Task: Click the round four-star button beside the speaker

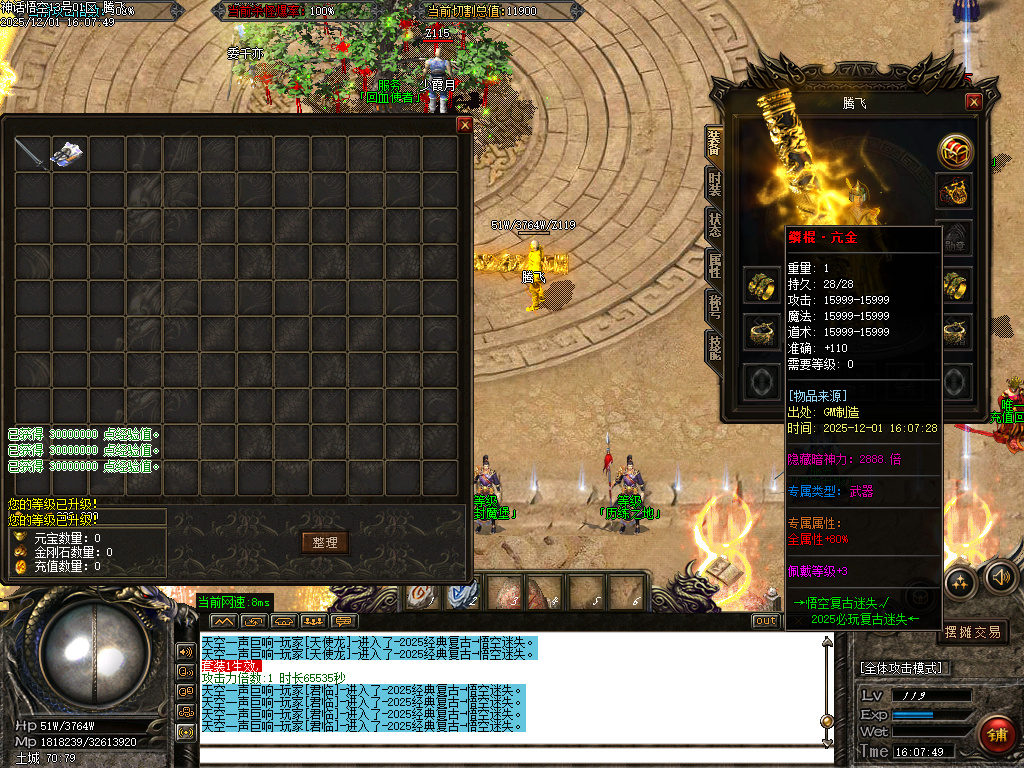Action: pos(960,581)
